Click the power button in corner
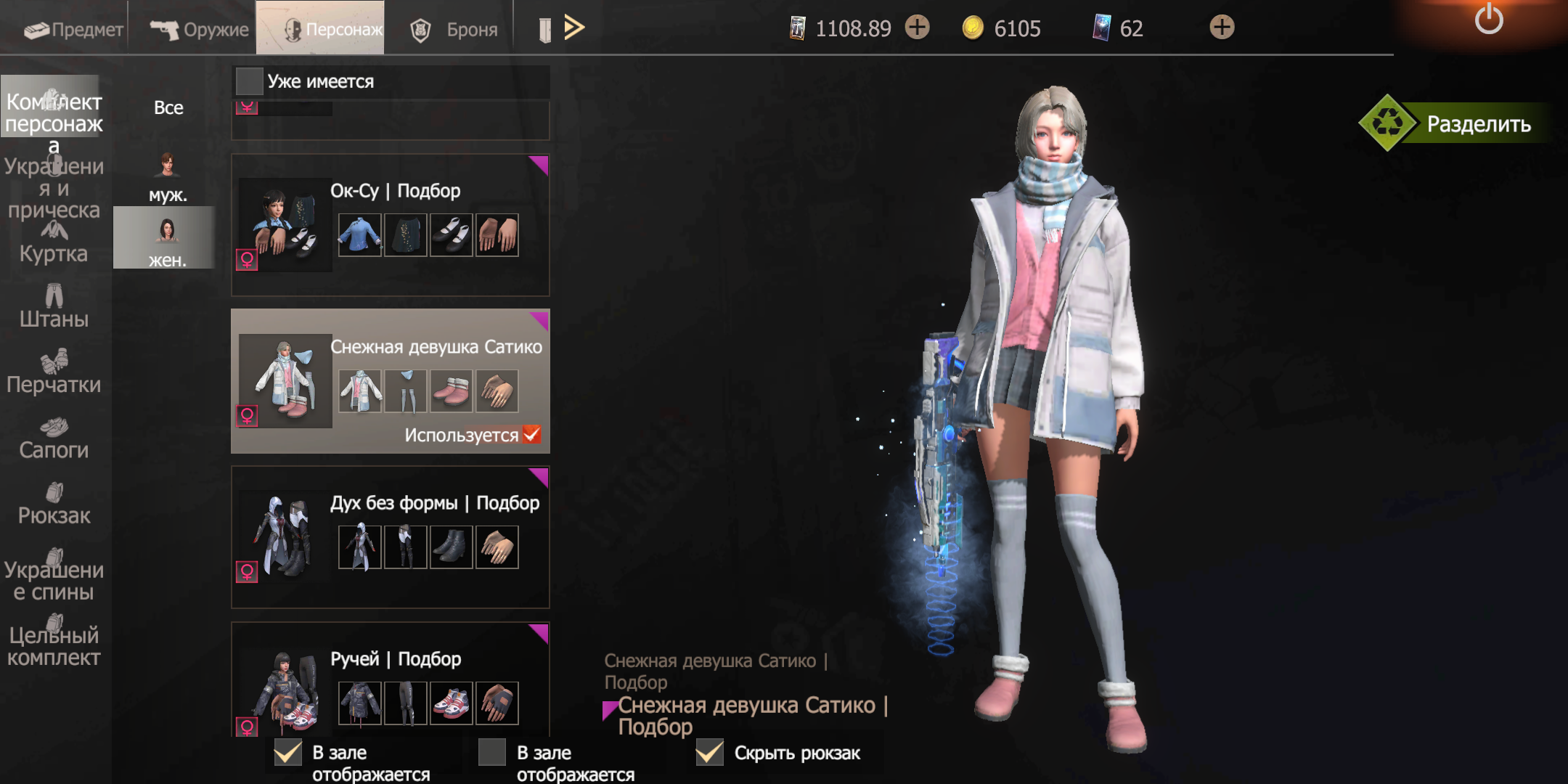 pyautogui.click(x=1488, y=19)
